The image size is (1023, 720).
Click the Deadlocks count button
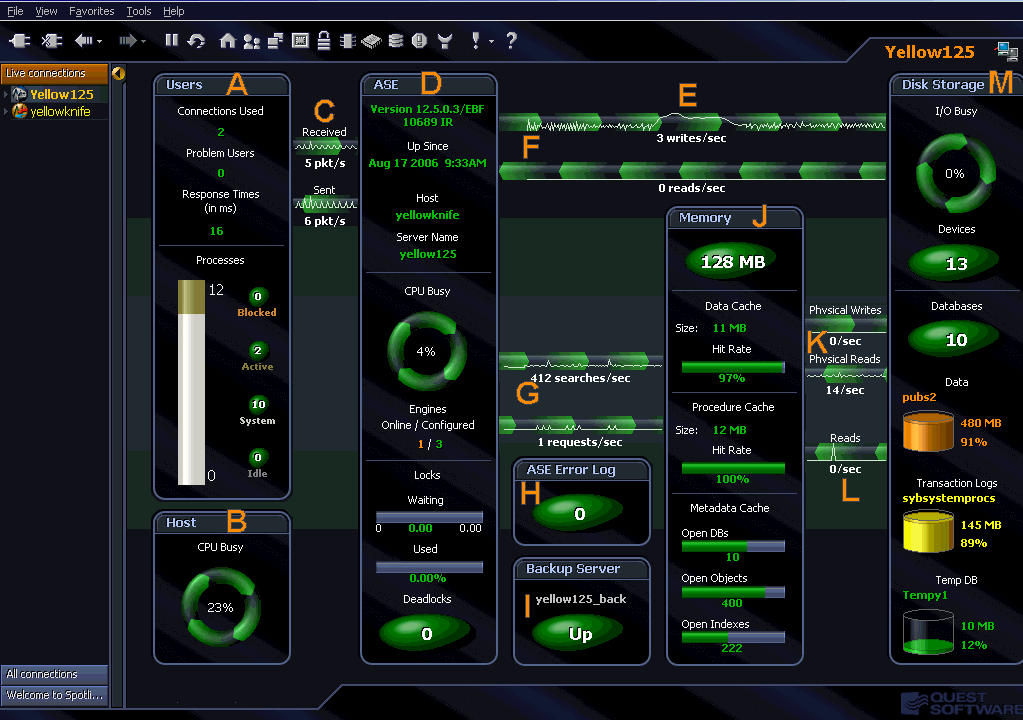(x=426, y=633)
